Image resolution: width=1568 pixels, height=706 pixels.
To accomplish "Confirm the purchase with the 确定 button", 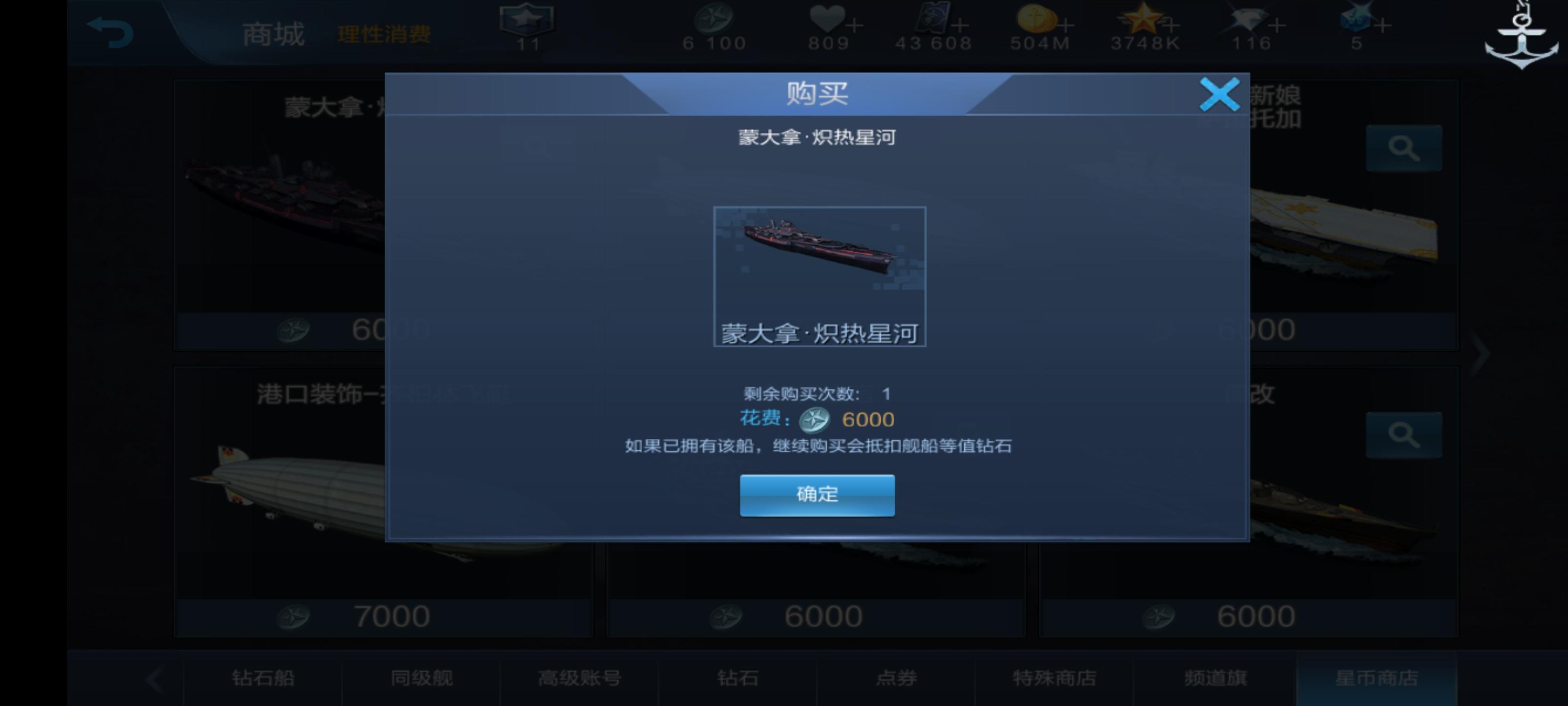I will (x=817, y=495).
